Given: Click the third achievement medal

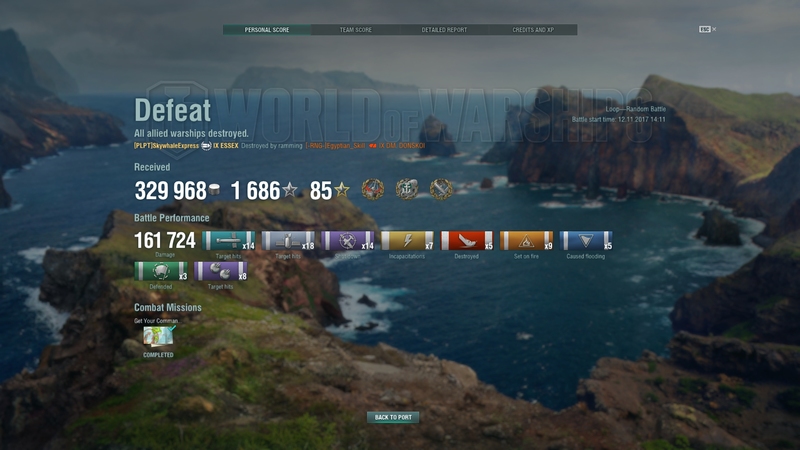Looking at the screenshot, I should point(441,189).
